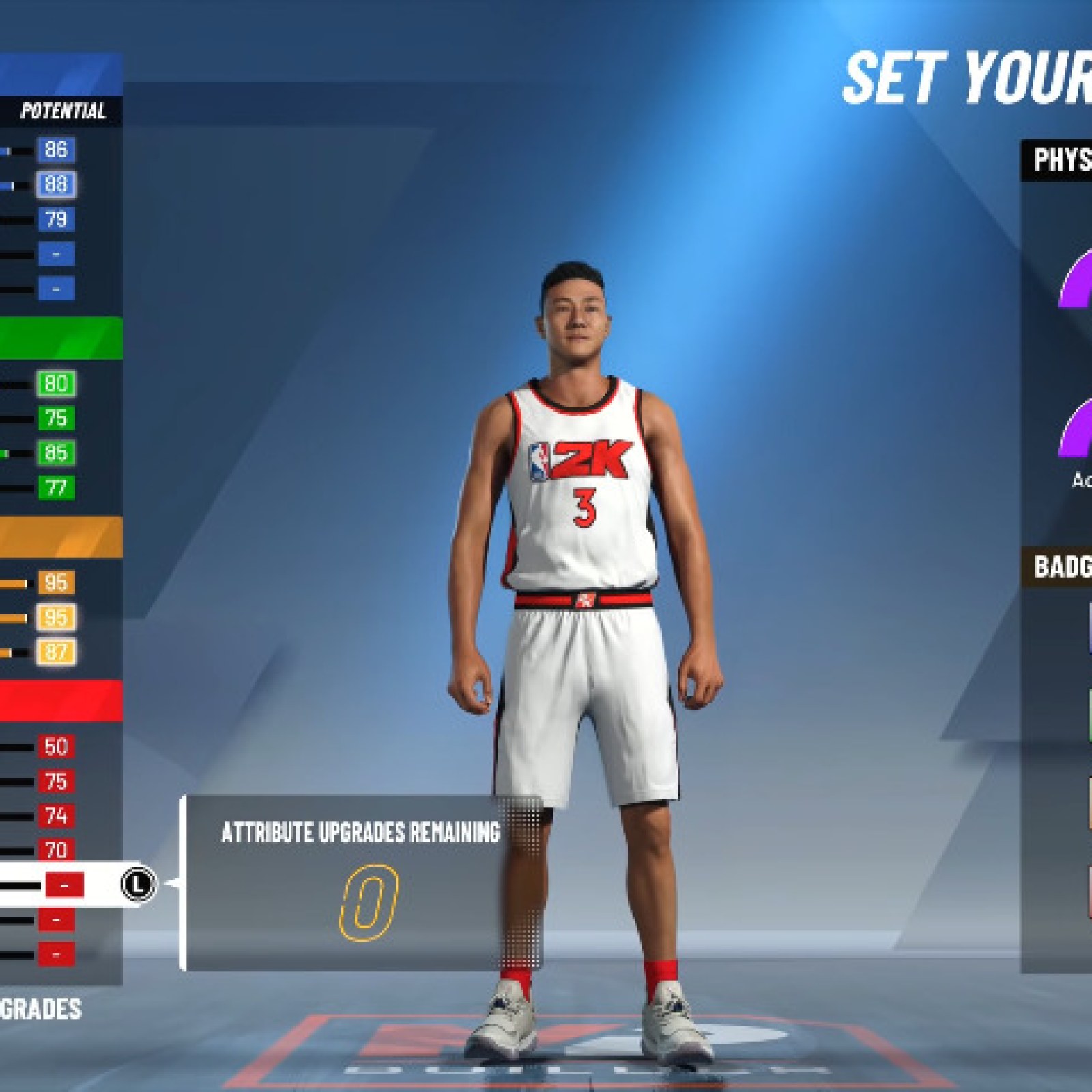Choose the red attribute showing 74

[x=55, y=816]
